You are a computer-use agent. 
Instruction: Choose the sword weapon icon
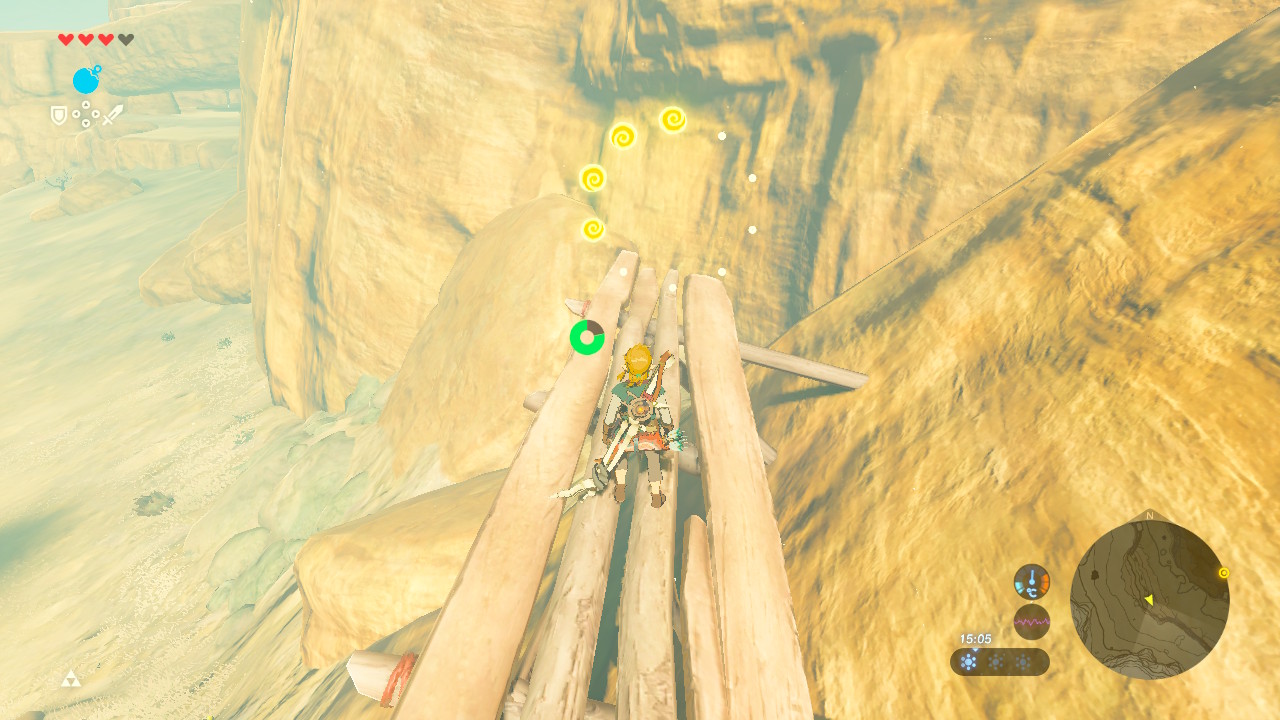point(112,115)
